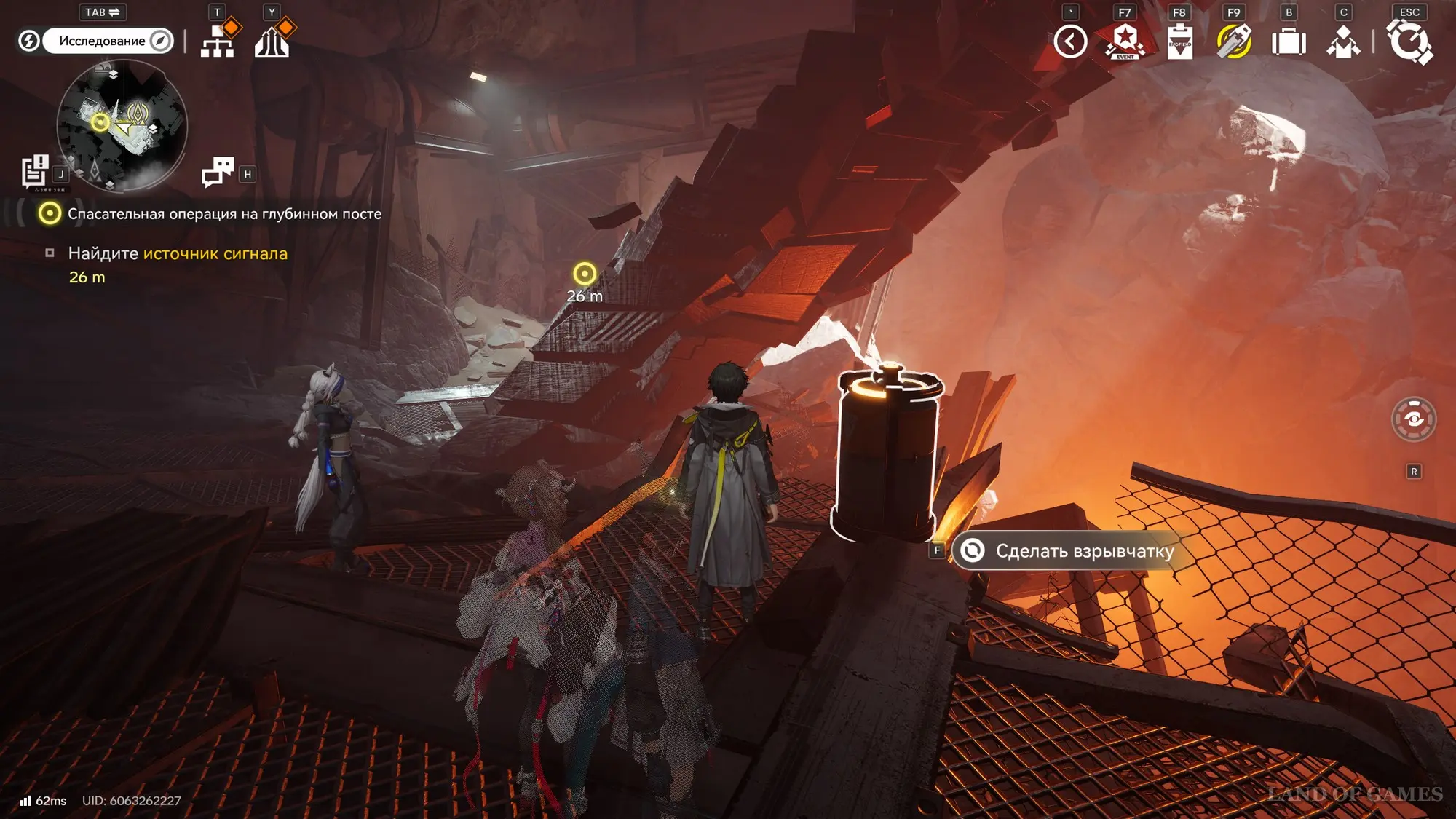
Task: Open the yellow circular icon under F9
Action: pyautogui.click(x=1234, y=41)
